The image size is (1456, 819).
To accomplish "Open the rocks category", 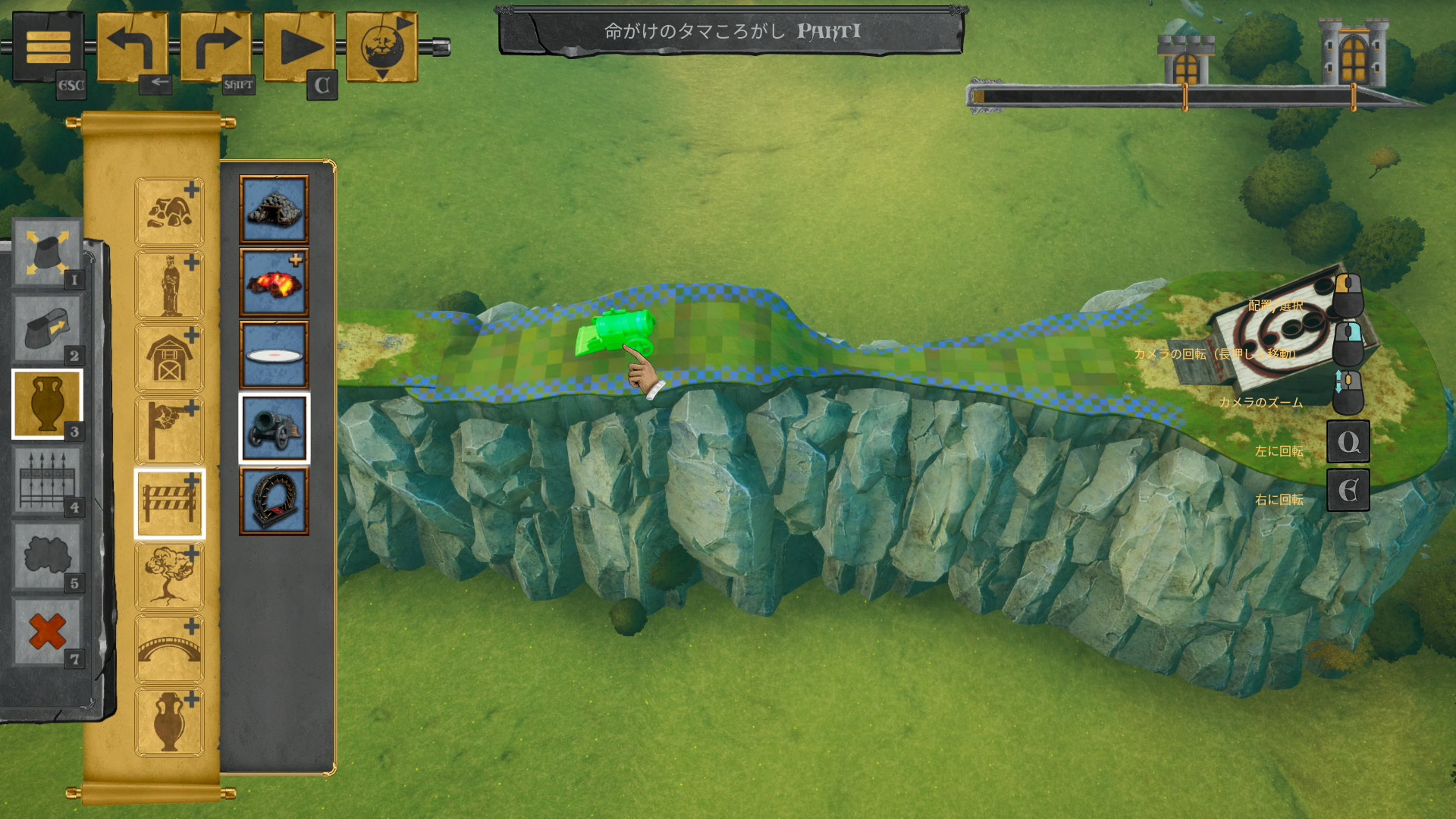I will tap(169, 212).
